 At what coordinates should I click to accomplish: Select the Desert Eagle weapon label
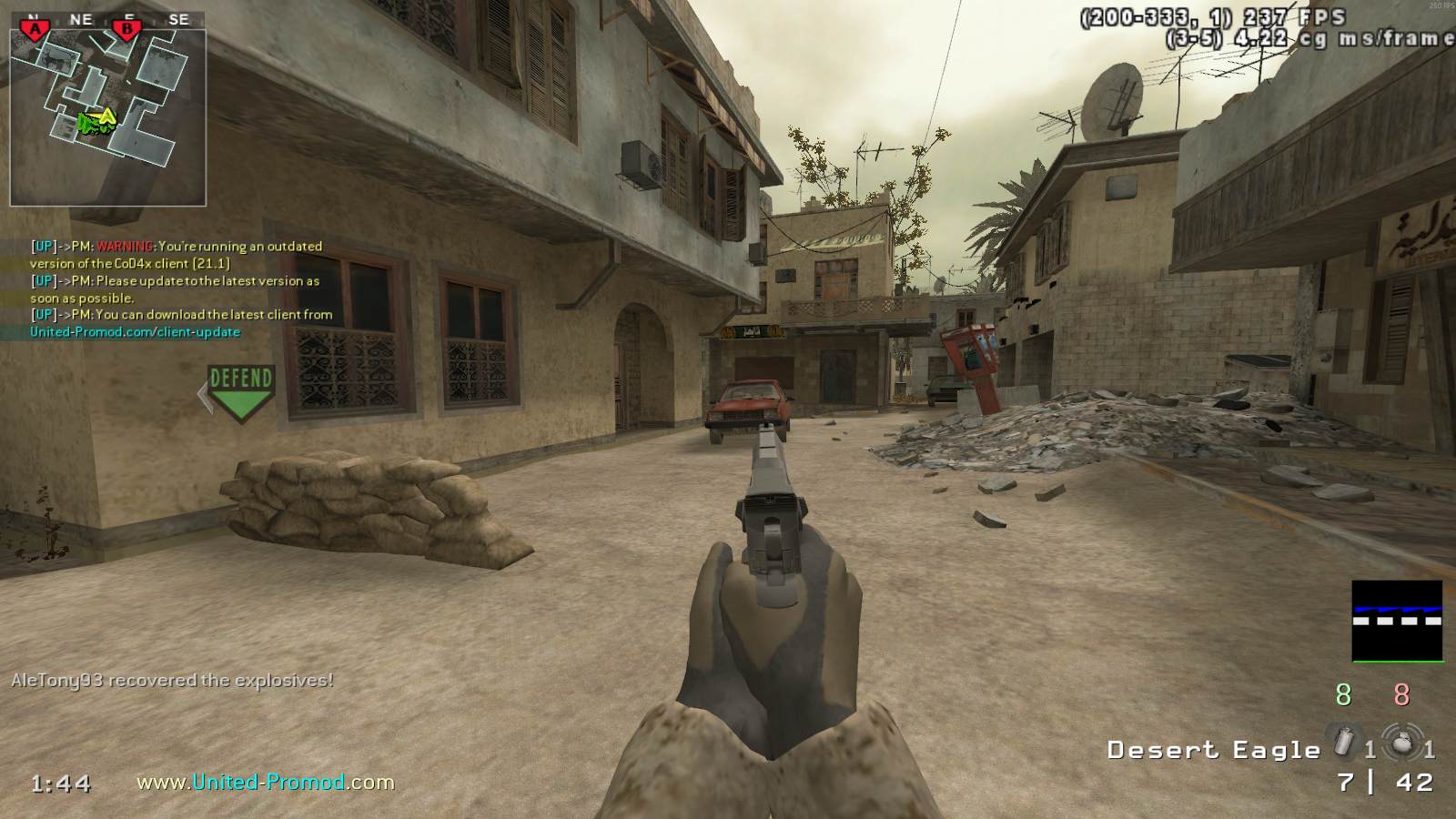(x=1213, y=750)
